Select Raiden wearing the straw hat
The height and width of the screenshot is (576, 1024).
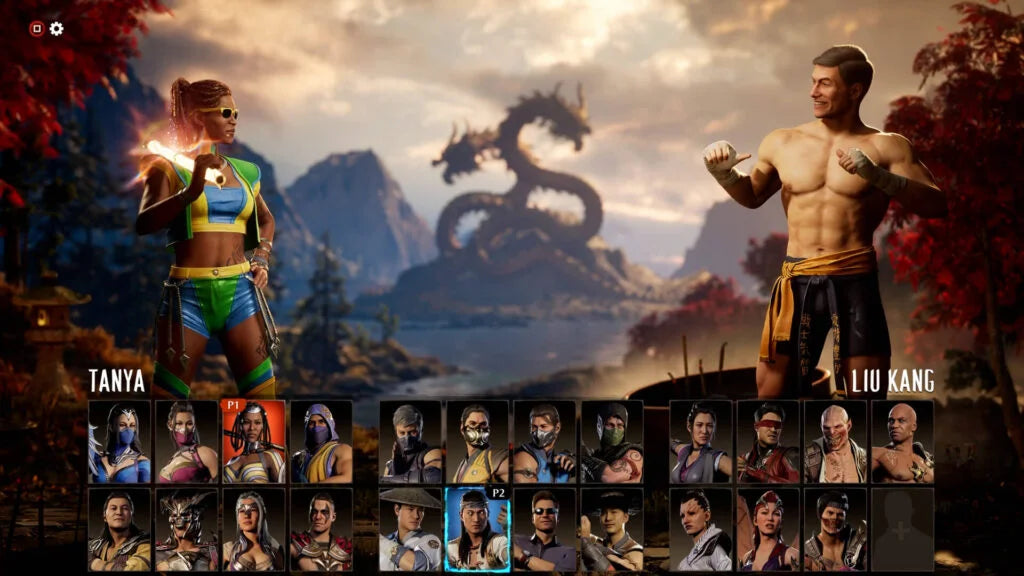coord(410,529)
